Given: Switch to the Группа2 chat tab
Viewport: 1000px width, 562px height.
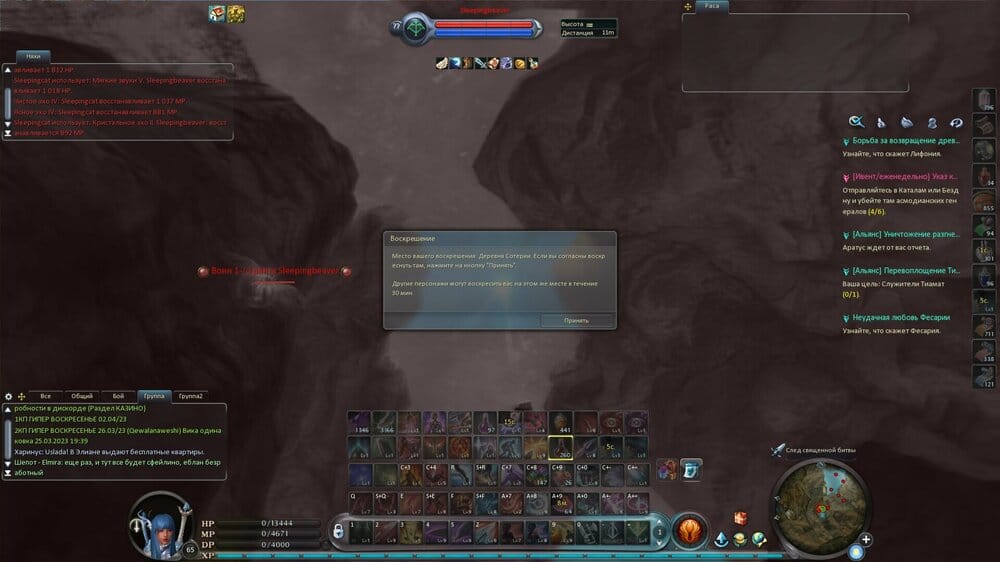Looking at the screenshot, I should [x=190, y=396].
